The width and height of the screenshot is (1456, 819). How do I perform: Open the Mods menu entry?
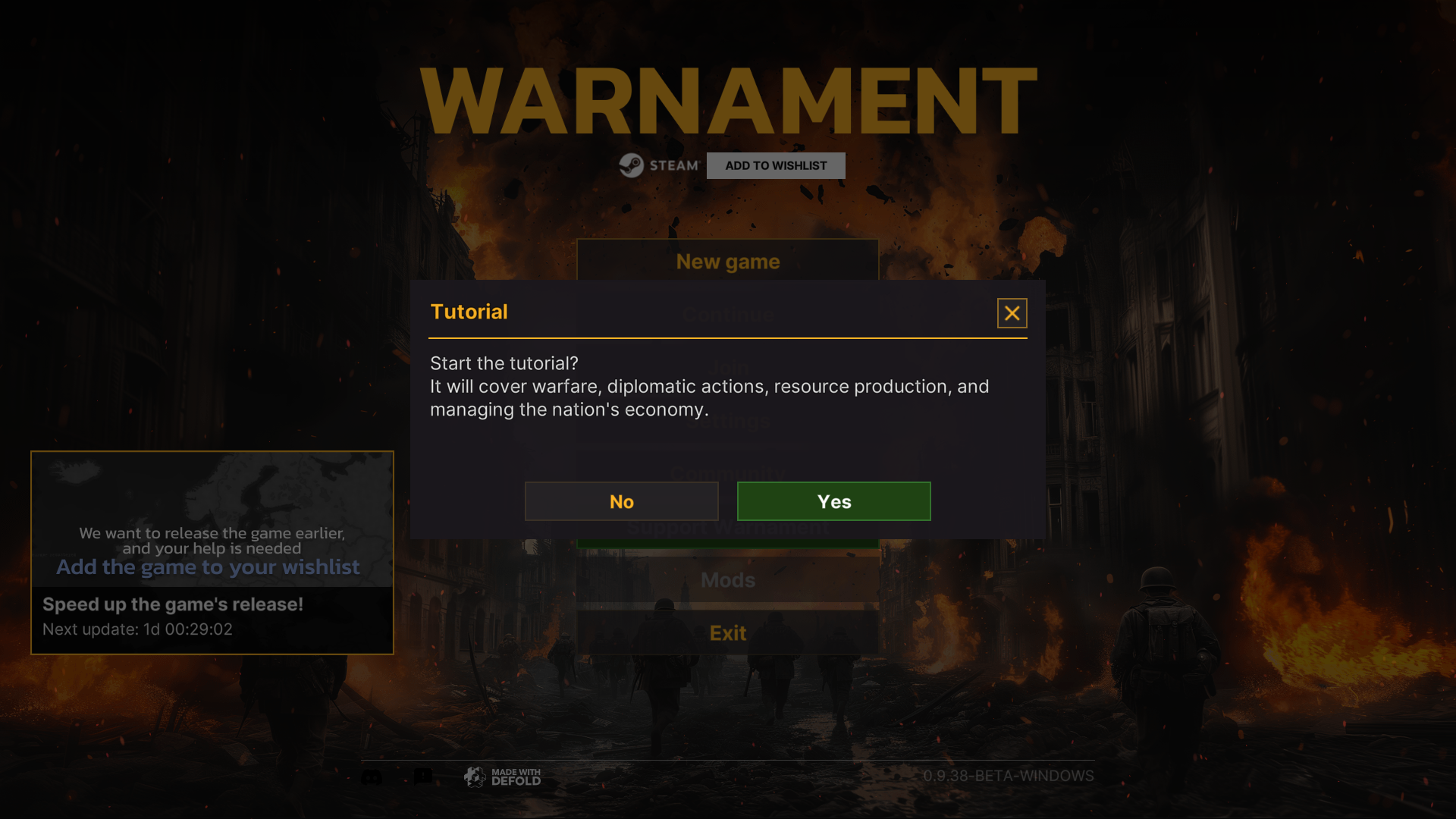pos(727,580)
